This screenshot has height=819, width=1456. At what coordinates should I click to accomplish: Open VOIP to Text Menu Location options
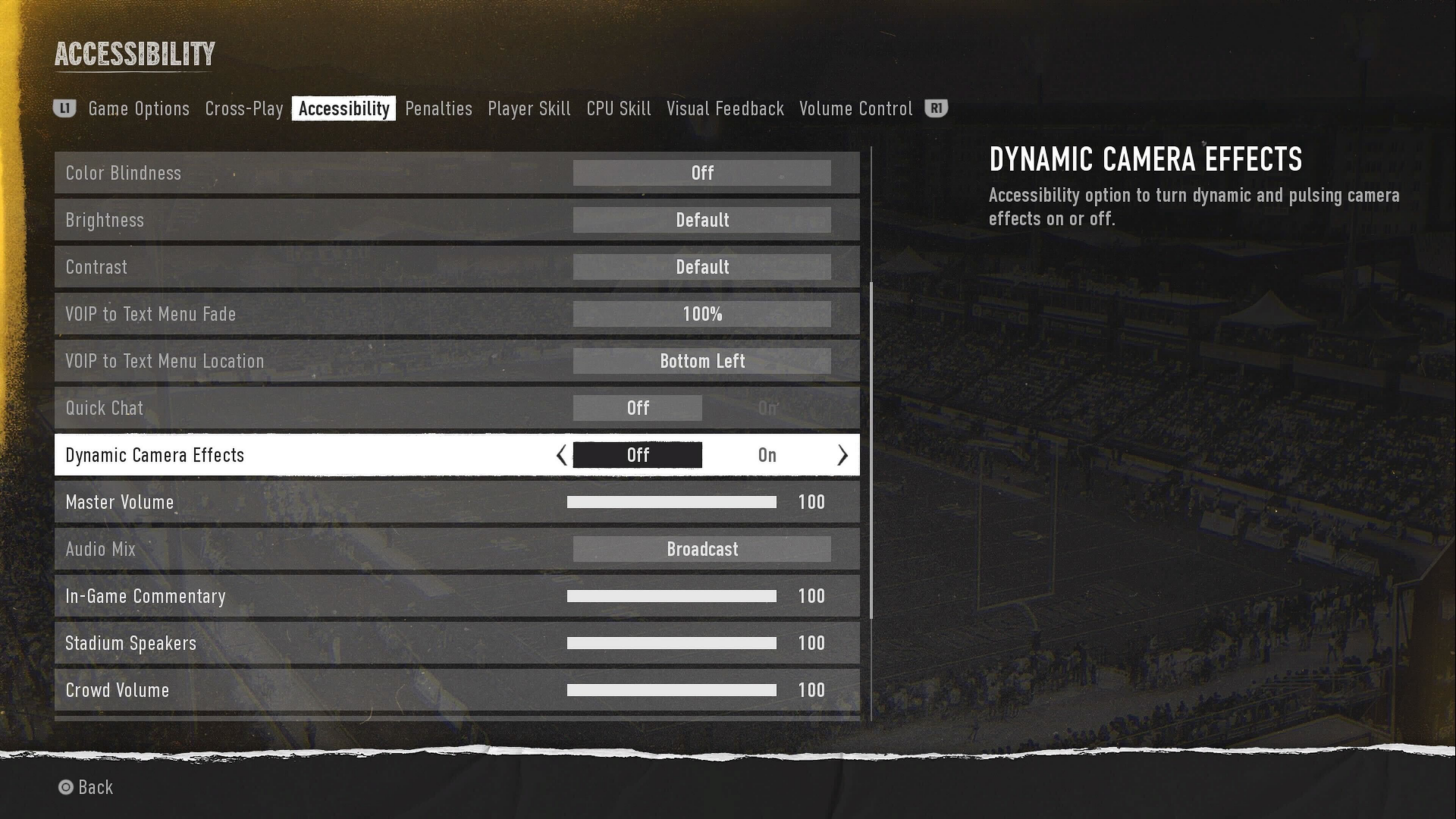coord(702,361)
